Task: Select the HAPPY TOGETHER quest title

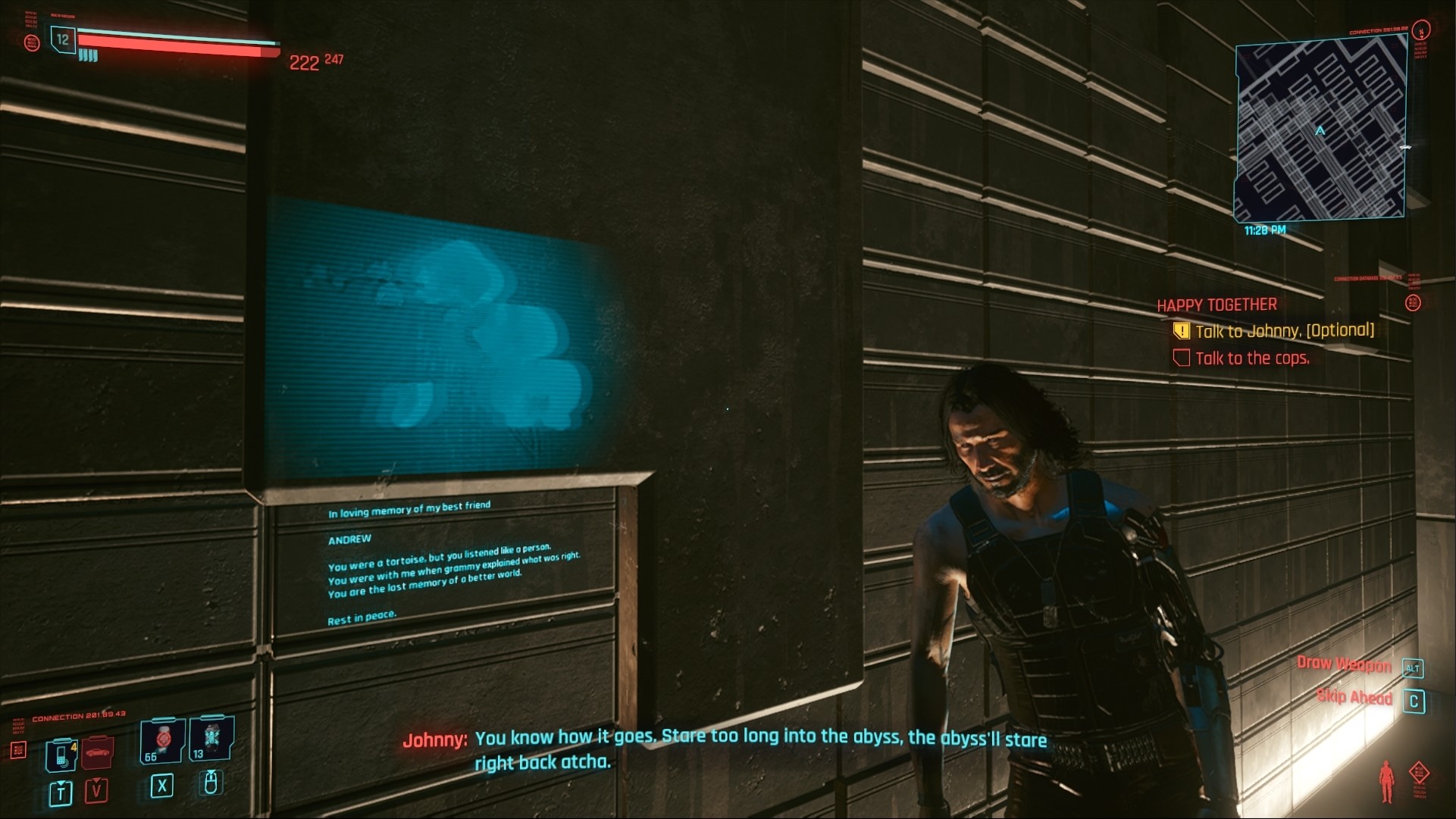Action: [1216, 304]
